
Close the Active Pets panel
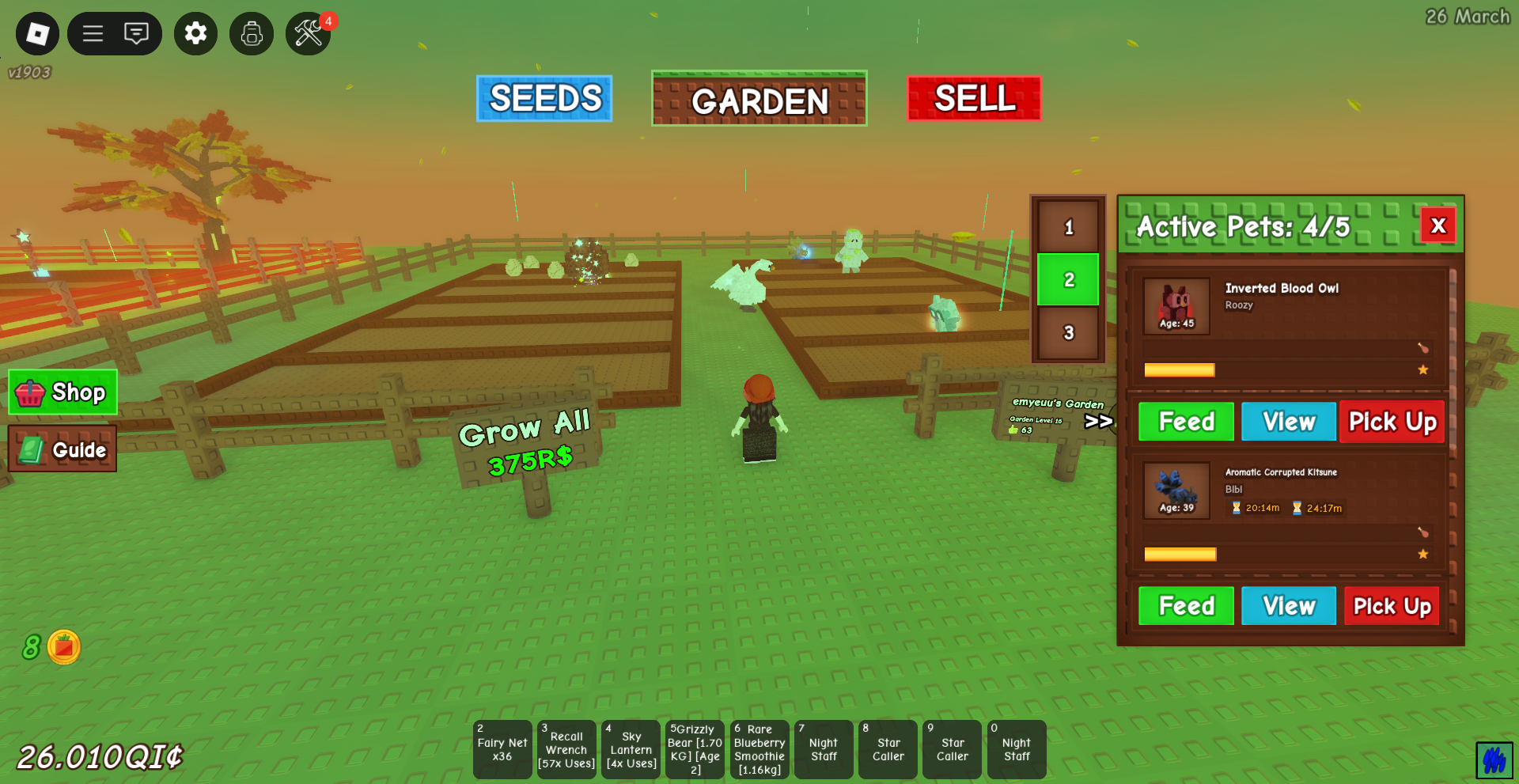(x=1438, y=226)
